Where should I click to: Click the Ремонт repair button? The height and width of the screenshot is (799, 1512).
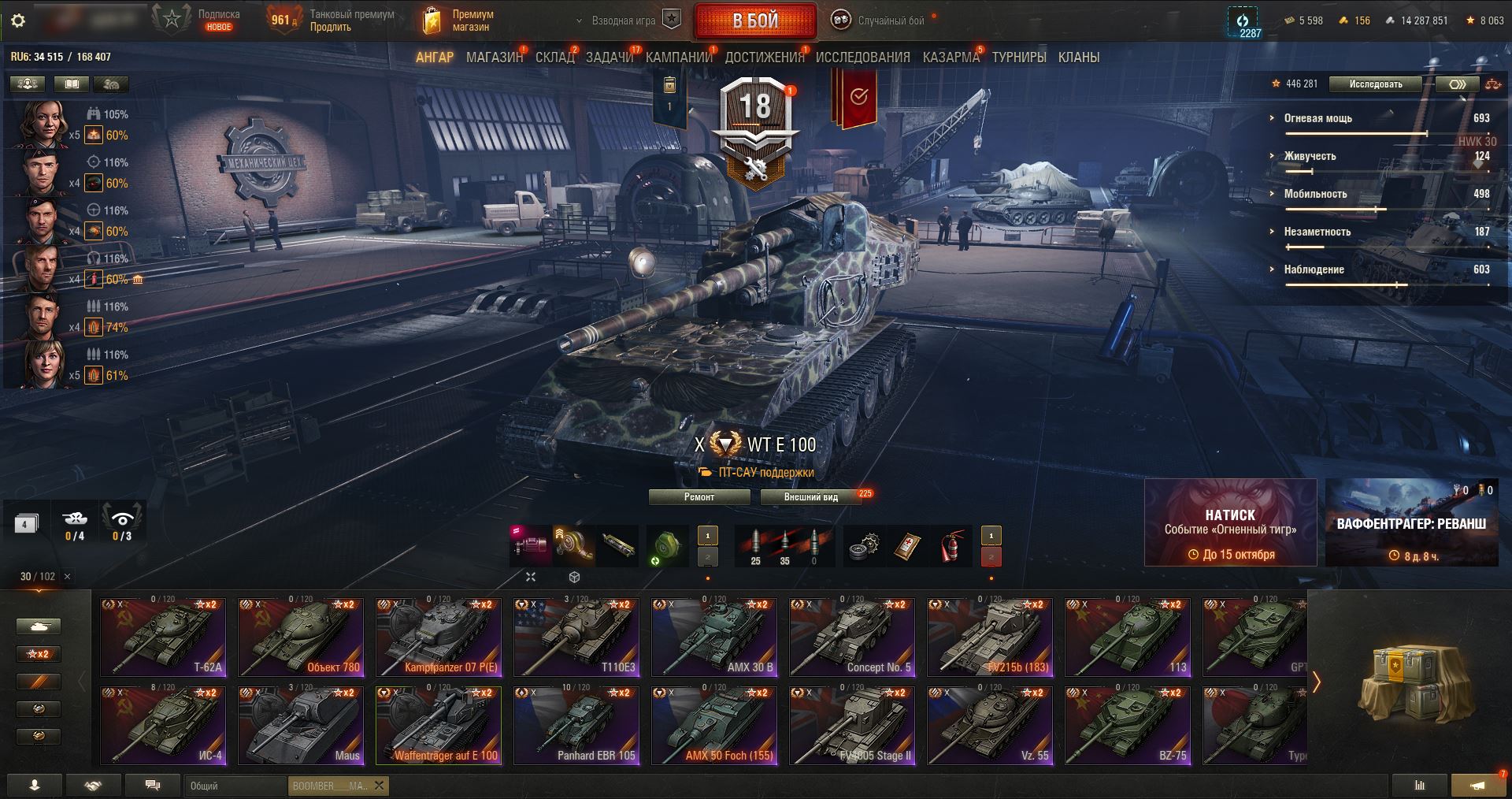699,497
